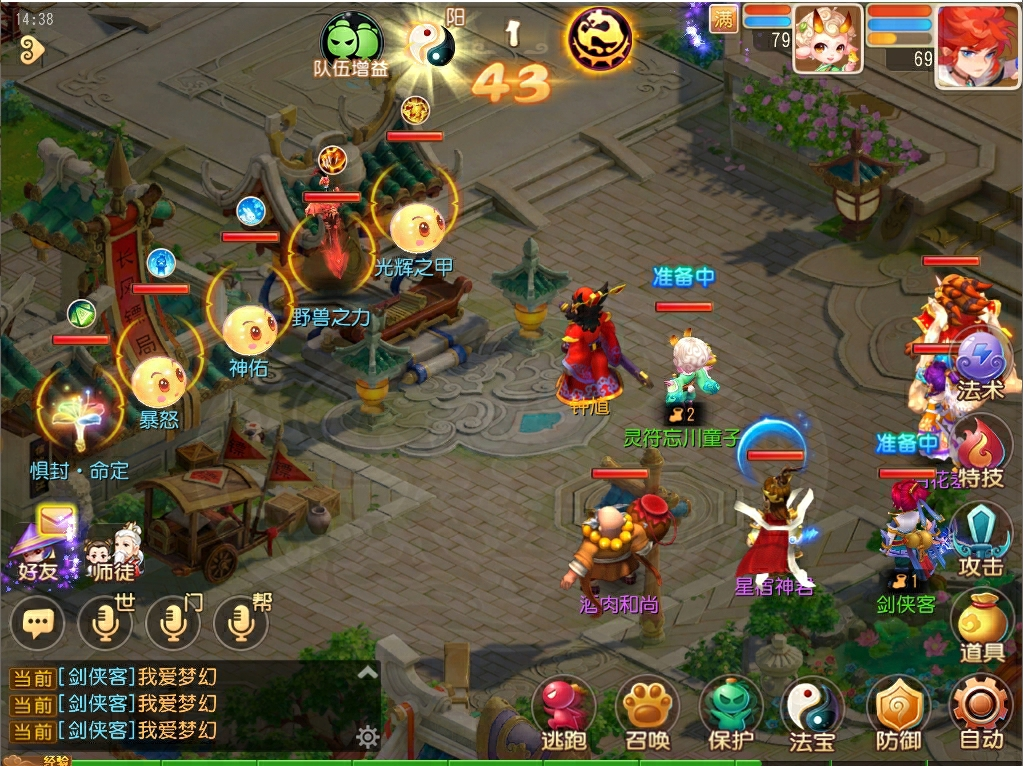This screenshot has width=1023, height=766.
Task: Activate the 门 sect voice microphone
Action: (x=172, y=624)
